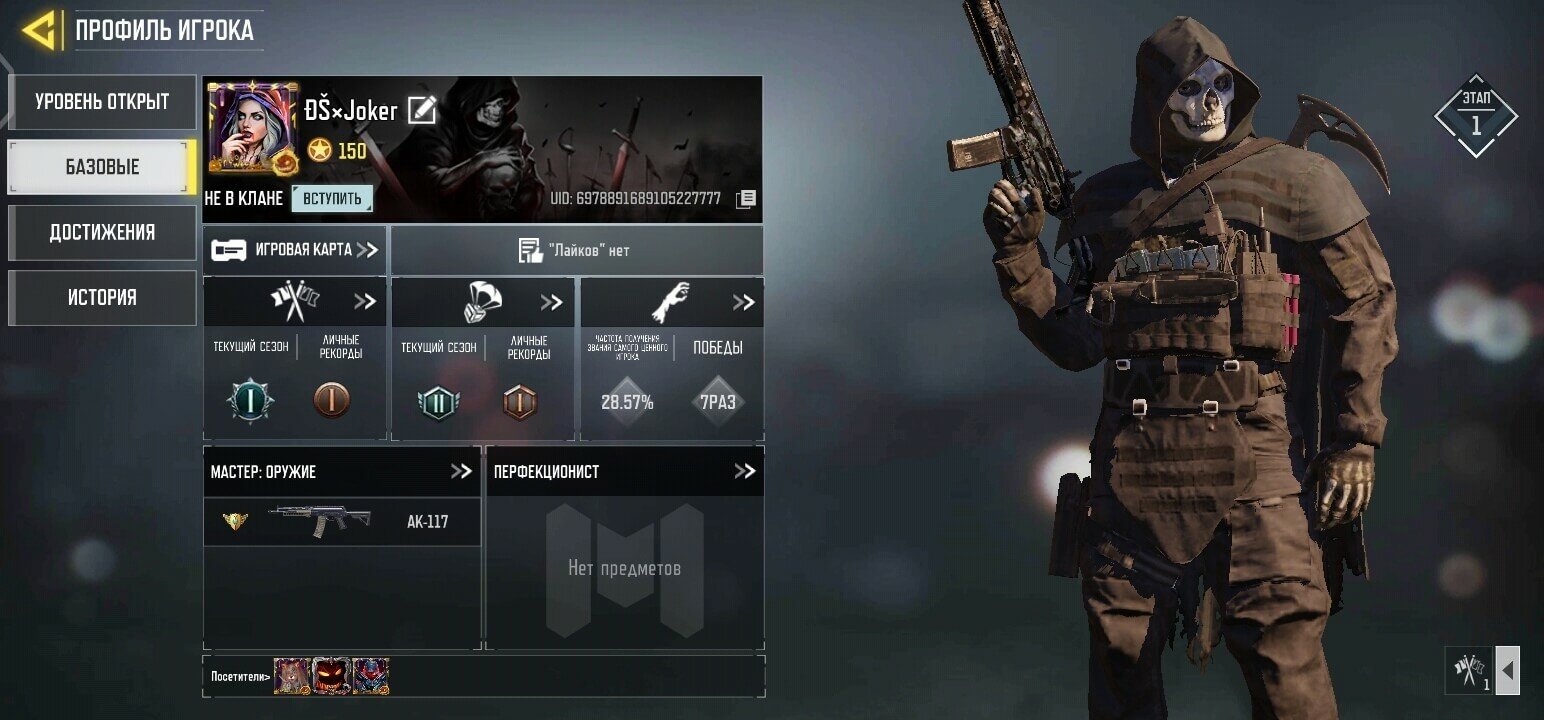1544x720 pixels.
Task: Expand the battle royale parachute stats panel
Action: [551, 302]
